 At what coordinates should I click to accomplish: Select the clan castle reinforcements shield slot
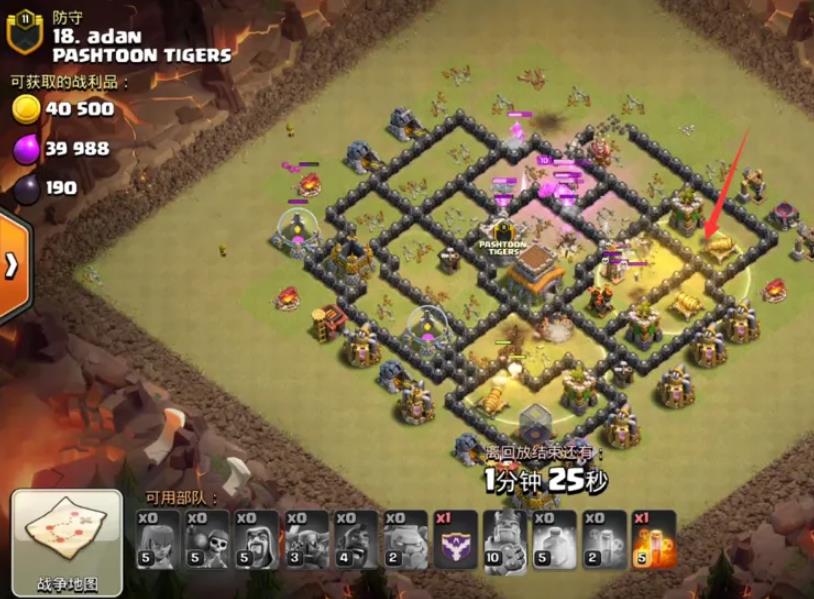456,541
